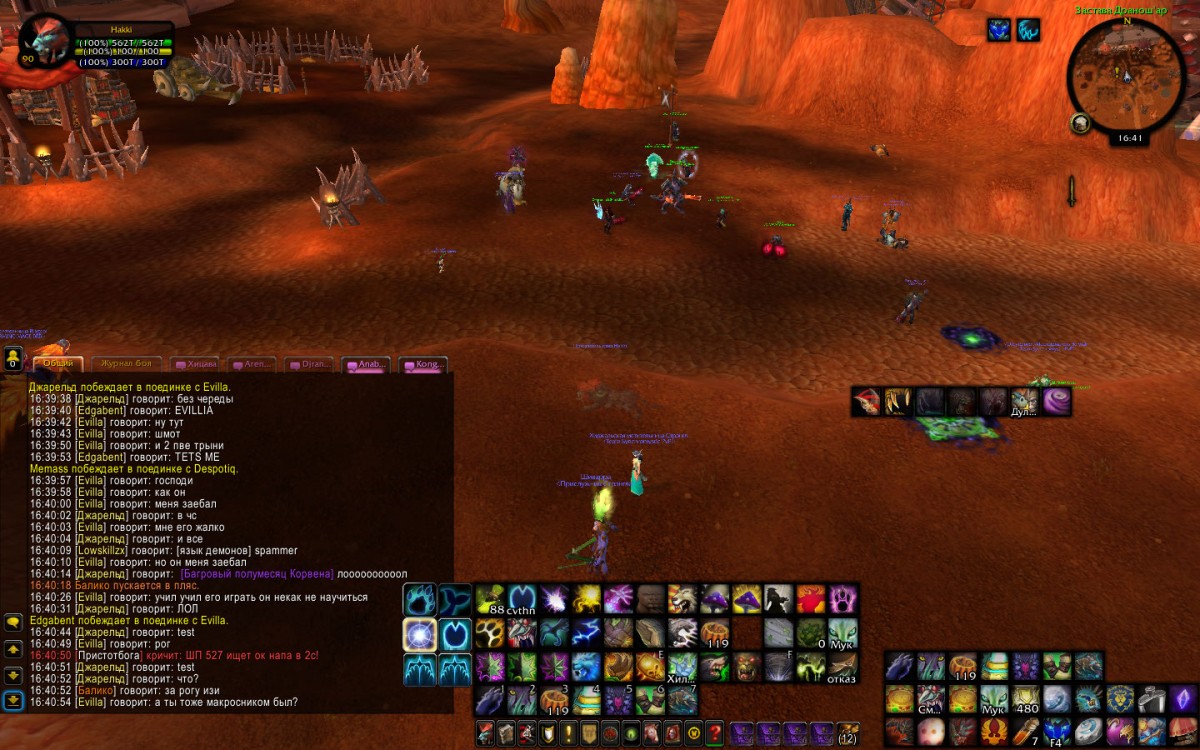Open the Журнал боя chat tab
Image resolution: width=1200 pixels, height=750 pixels.
pos(127,364)
